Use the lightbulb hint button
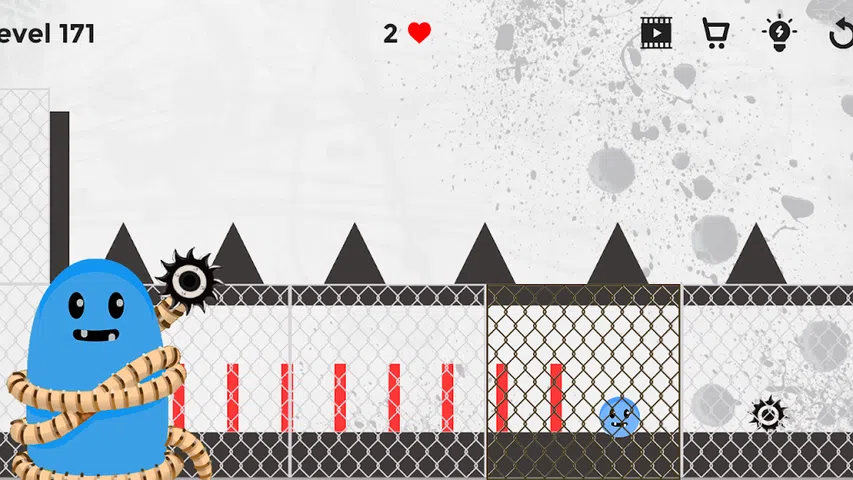Viewport: 853px width, 480px height. [x=778, y=33]
